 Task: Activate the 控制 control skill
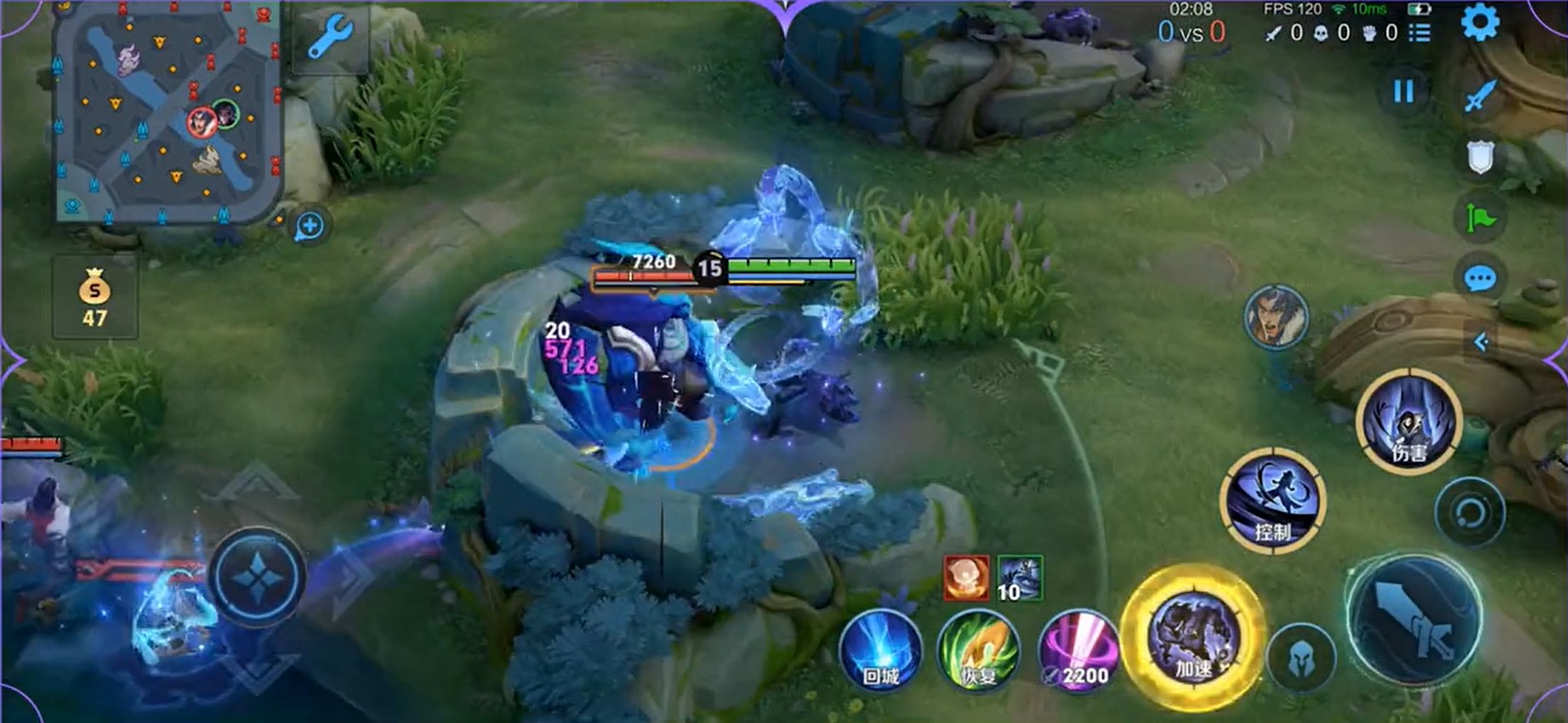1272,501
